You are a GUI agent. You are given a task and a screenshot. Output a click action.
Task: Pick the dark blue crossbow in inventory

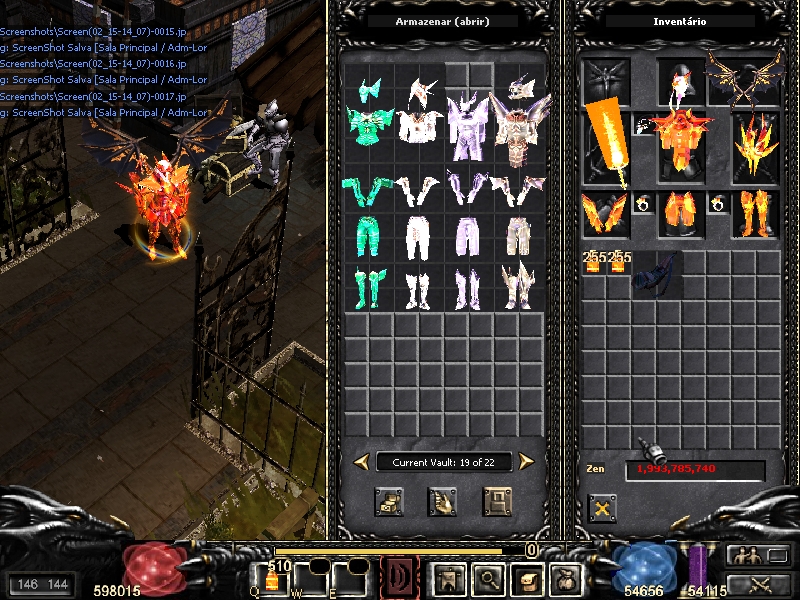coord(656,274)
